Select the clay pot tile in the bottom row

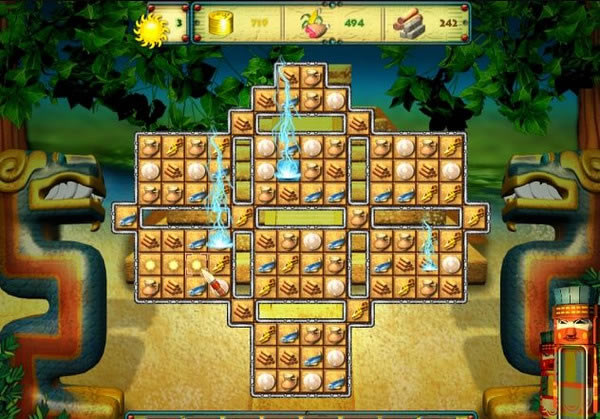[289, 381]
